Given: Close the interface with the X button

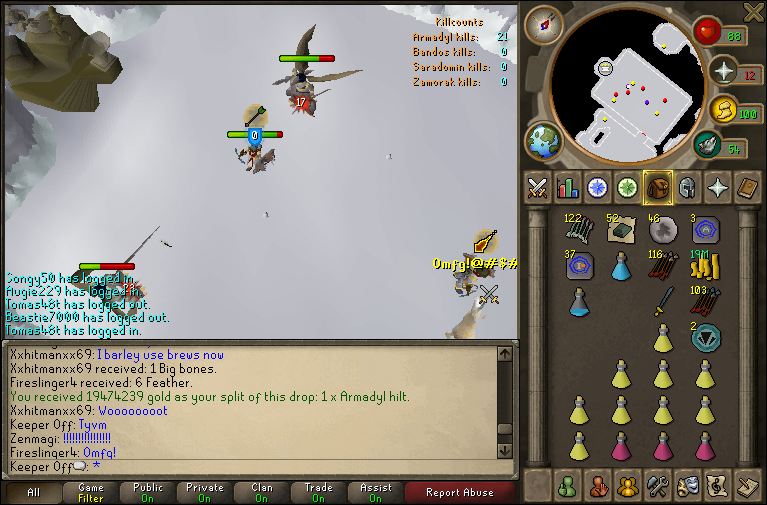Looking at the screenshot, I should click(x=754, y=12).
